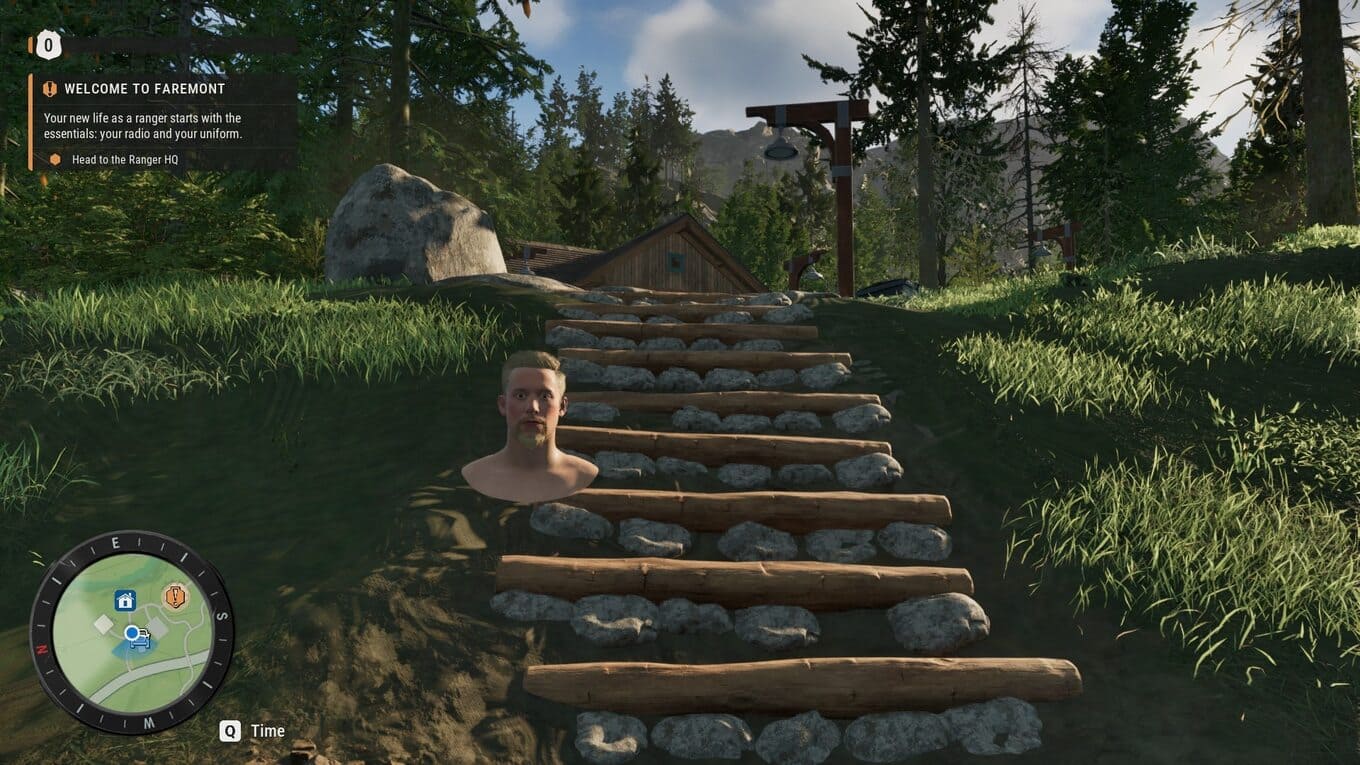
Task: Click the blue vehicle marker on minimap
Action: [x=138, y=638]
